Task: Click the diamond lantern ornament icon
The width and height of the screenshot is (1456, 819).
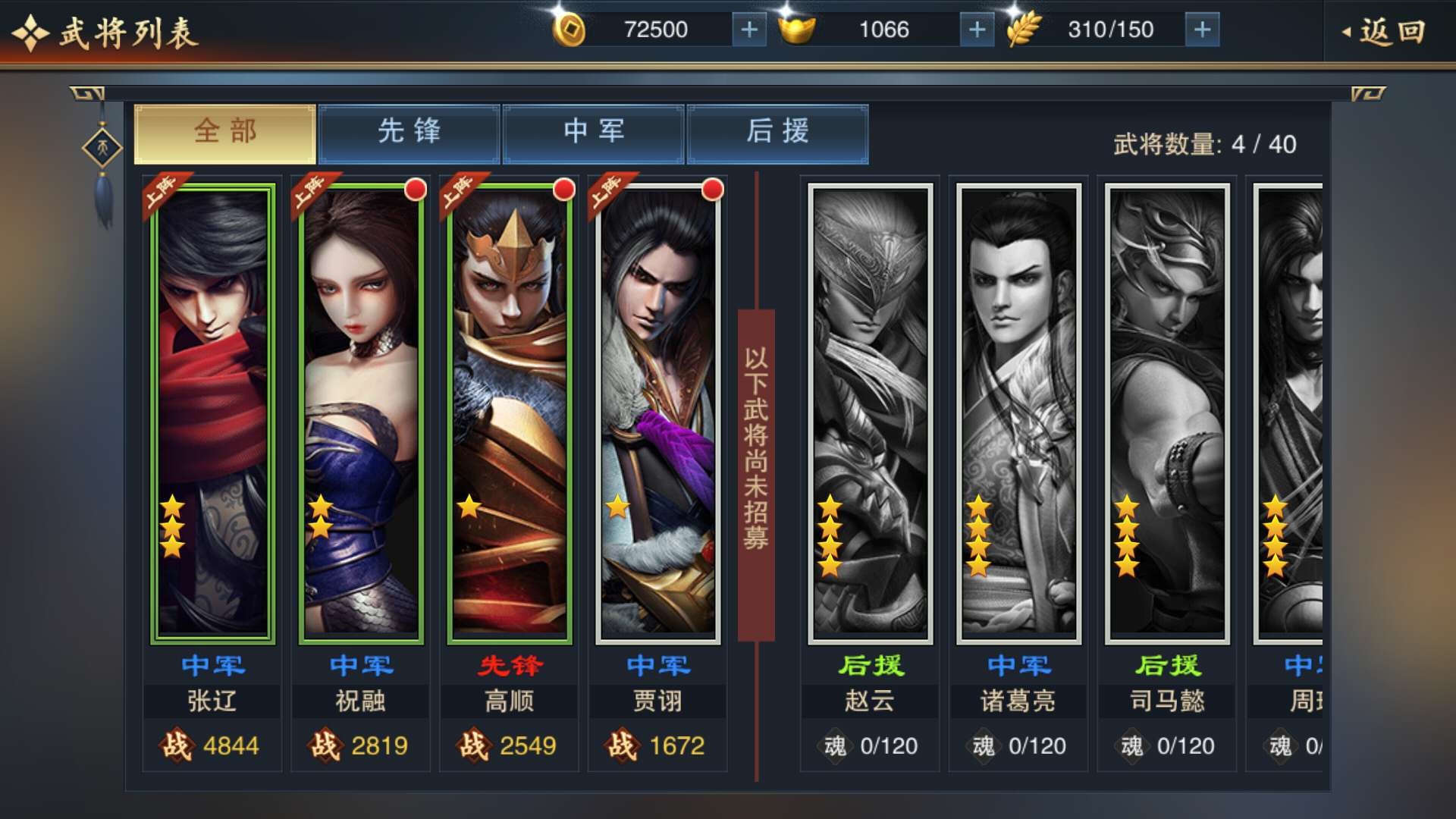Action: [102, 148]
